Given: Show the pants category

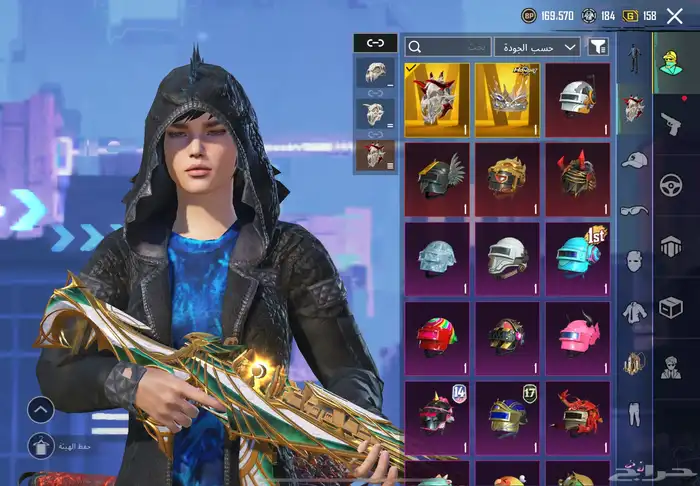Looking at the screenshot, I should (x=634, y=413).
